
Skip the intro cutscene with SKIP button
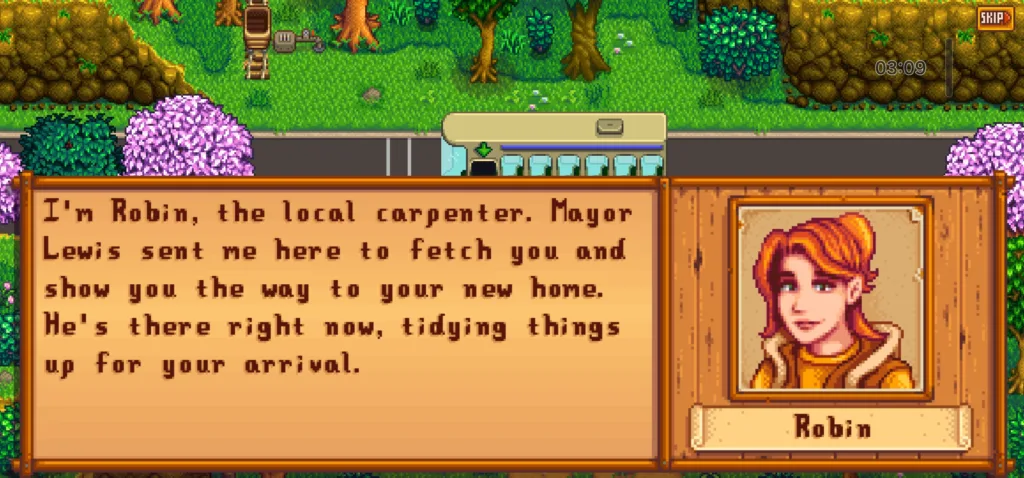coord(994,17)
